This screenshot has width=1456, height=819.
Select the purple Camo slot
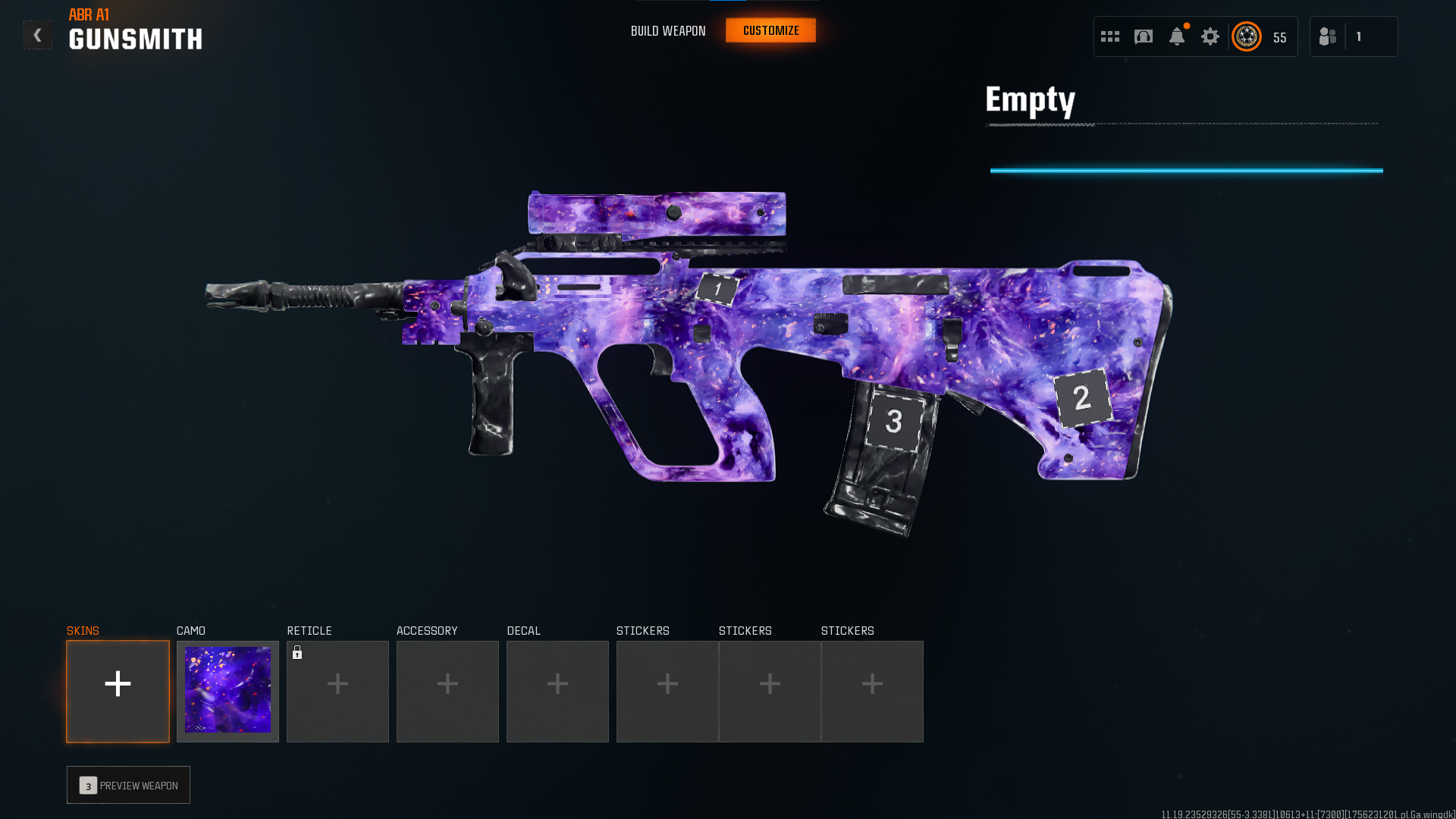point(227,691)
